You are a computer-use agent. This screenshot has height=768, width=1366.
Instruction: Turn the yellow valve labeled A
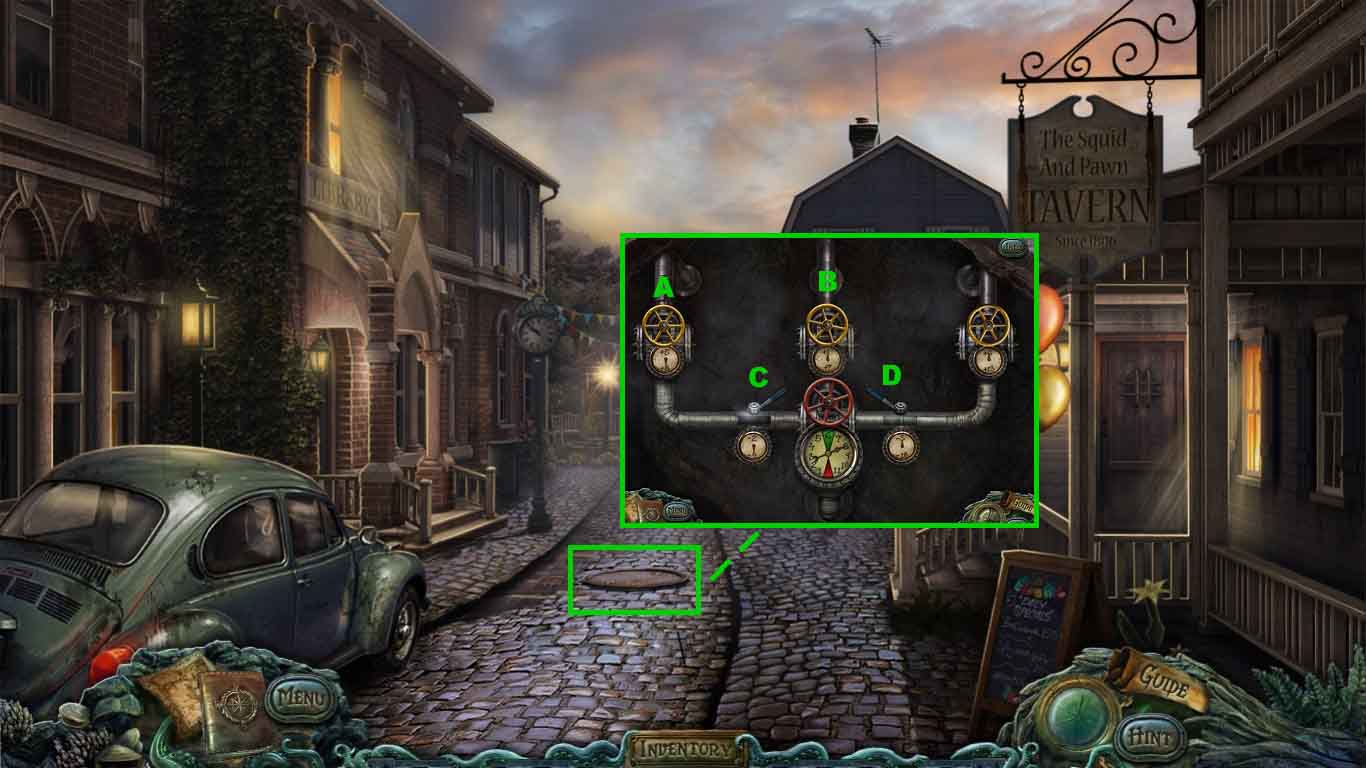pyautogui.click(x=664, y=325)
